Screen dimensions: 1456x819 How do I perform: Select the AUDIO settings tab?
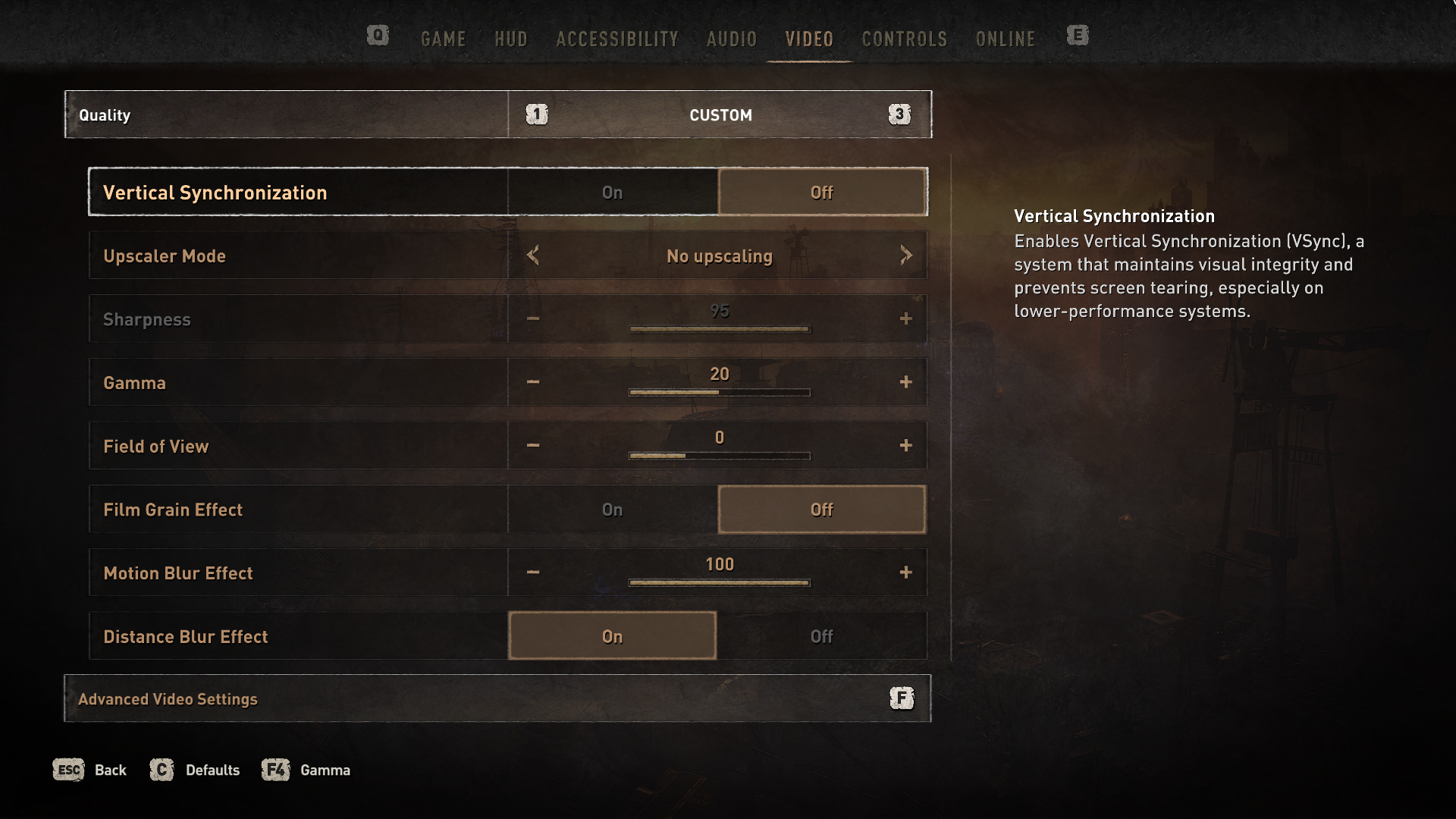point(731,39)
